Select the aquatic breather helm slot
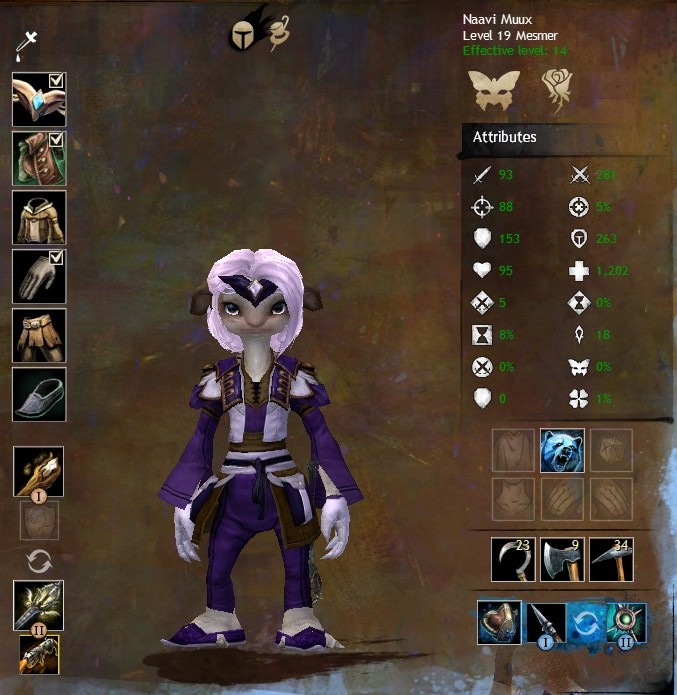The height and width of the screenshot is (695, 677). tap(499, 620)
